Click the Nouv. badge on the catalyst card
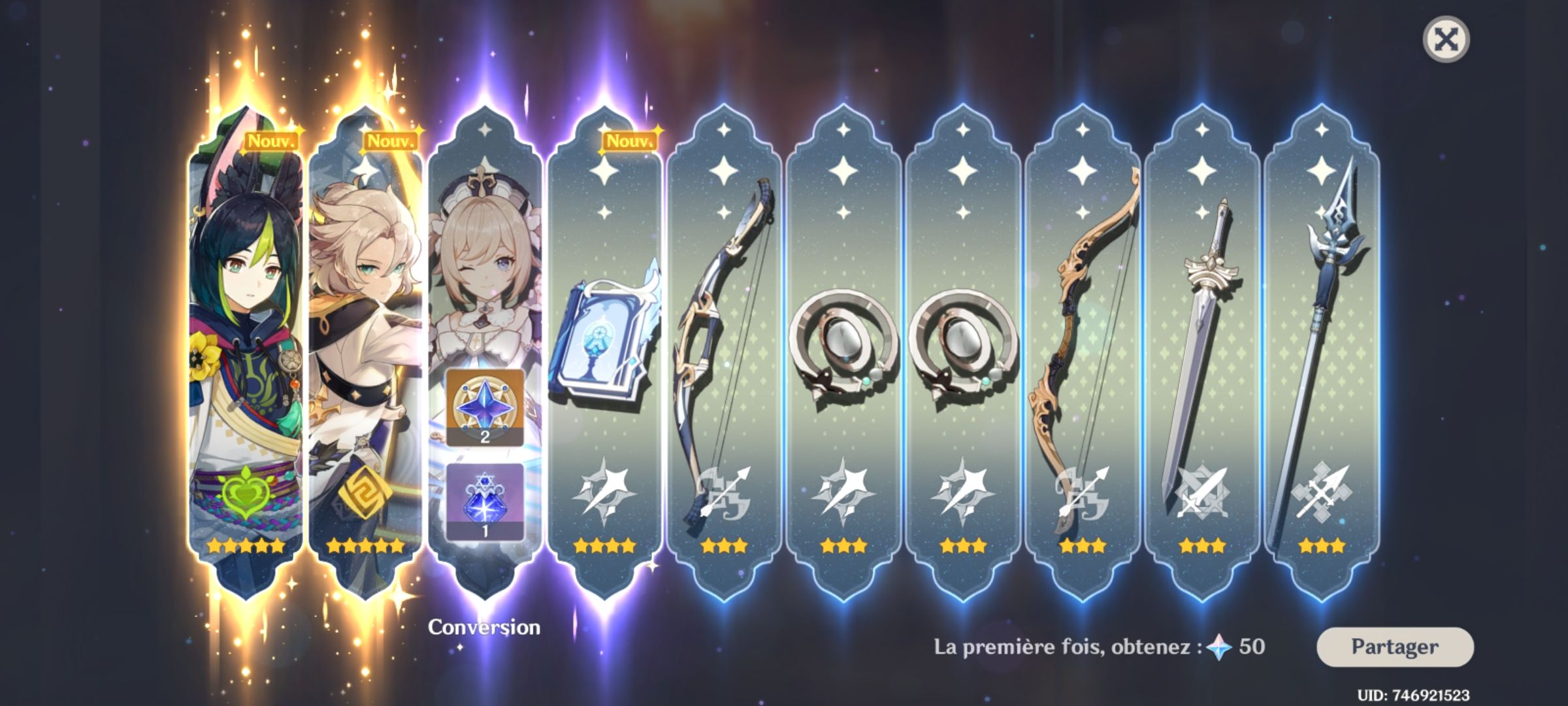The height and width of the screenshot is (706, 1568). pos(629,139)
